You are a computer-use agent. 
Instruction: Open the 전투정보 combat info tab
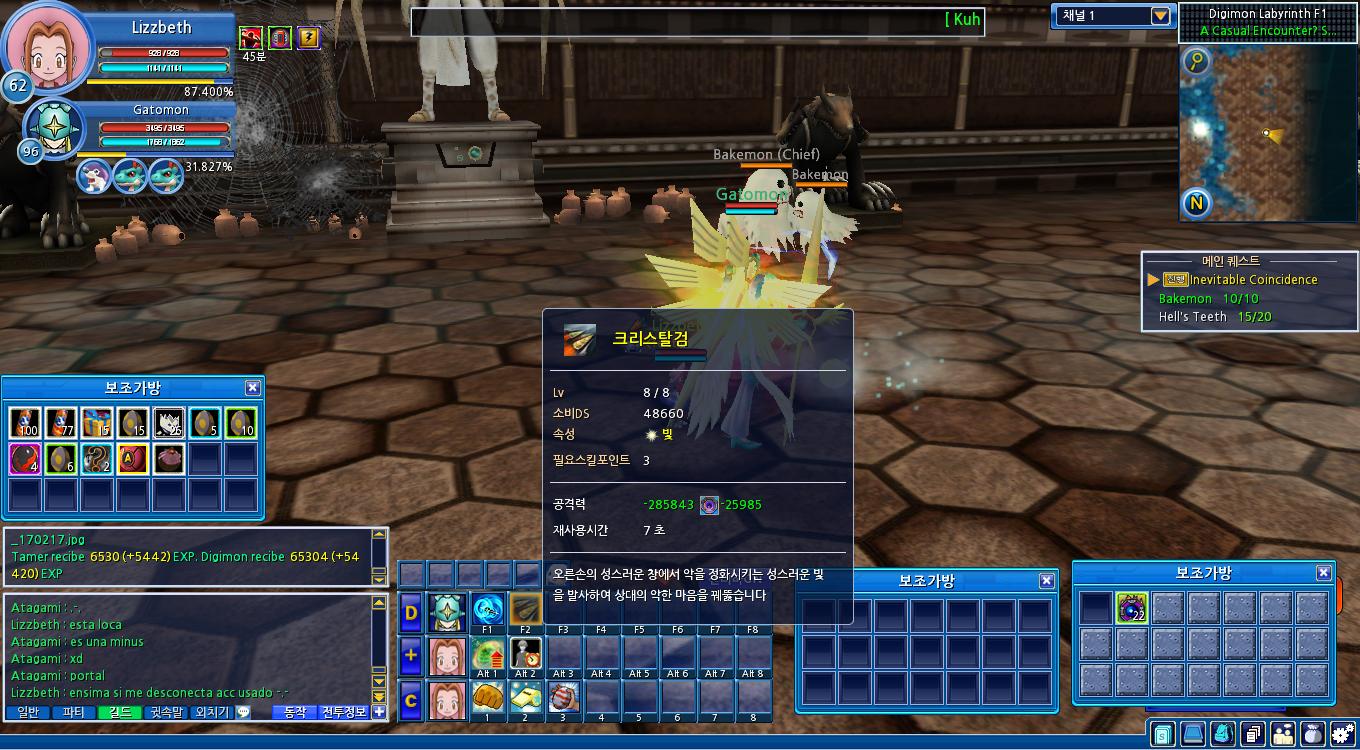coord(345,712)
